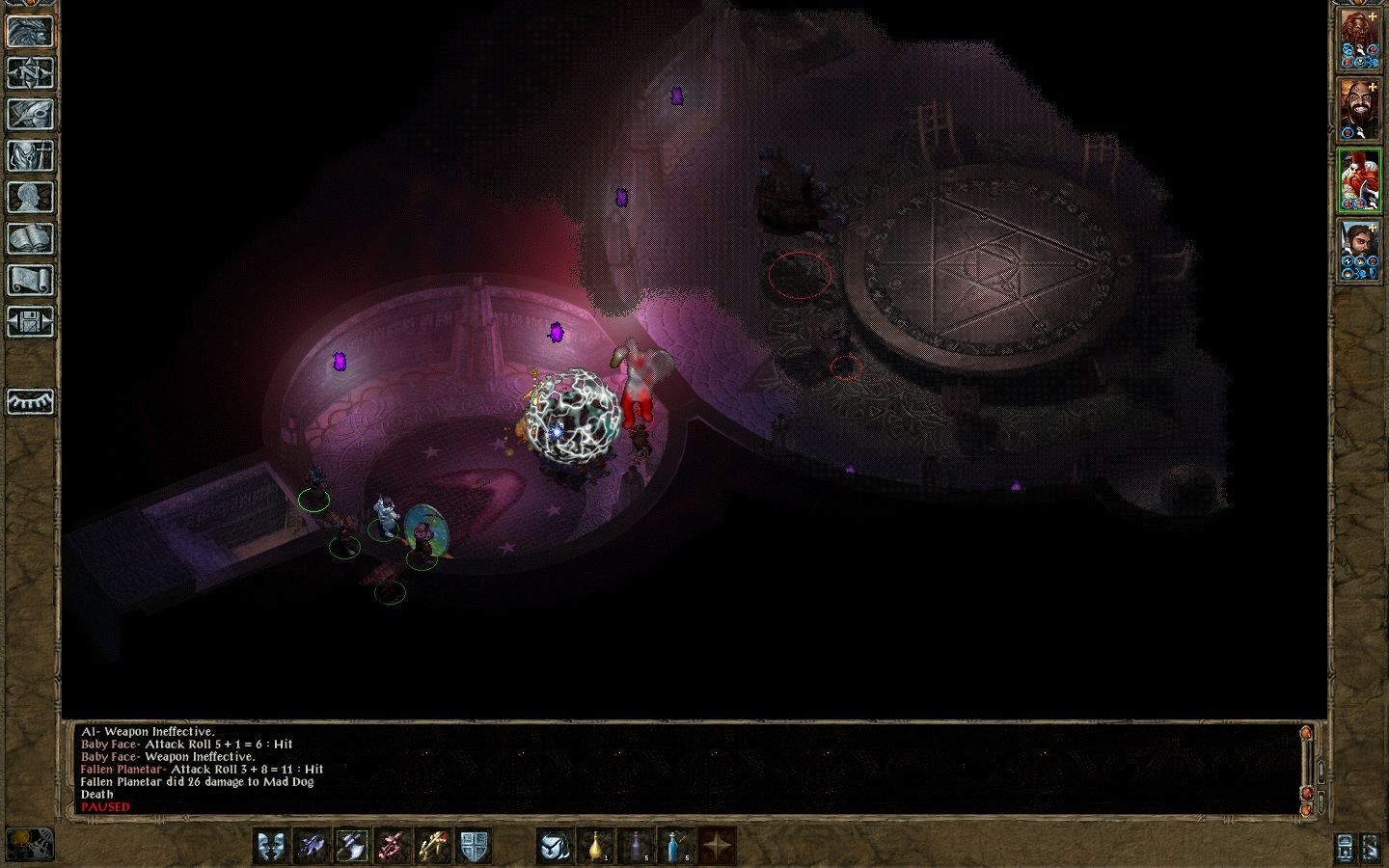Open the options floppy disk menu

coord(30,322)
